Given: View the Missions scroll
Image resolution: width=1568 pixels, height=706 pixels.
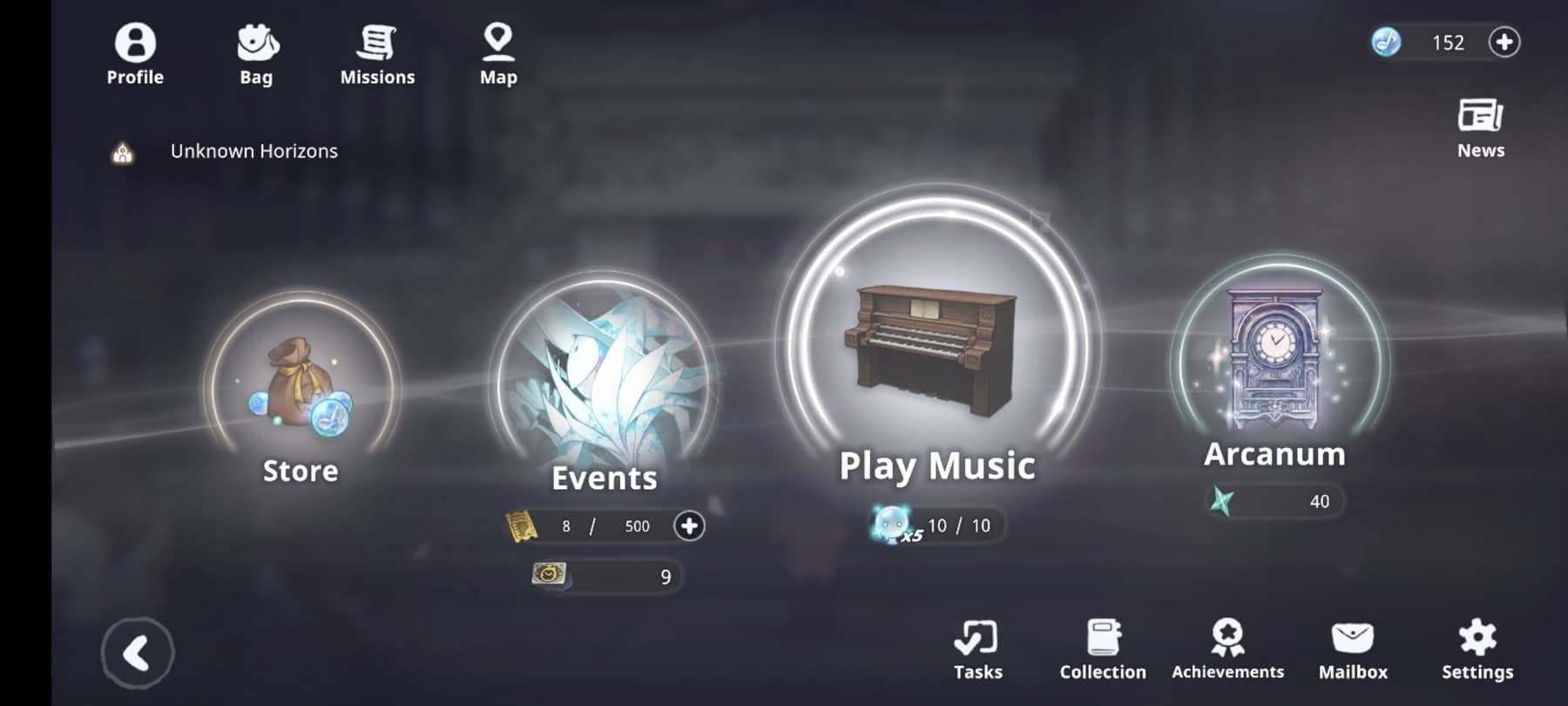Looking at the screenshot, I should point(377,52).
